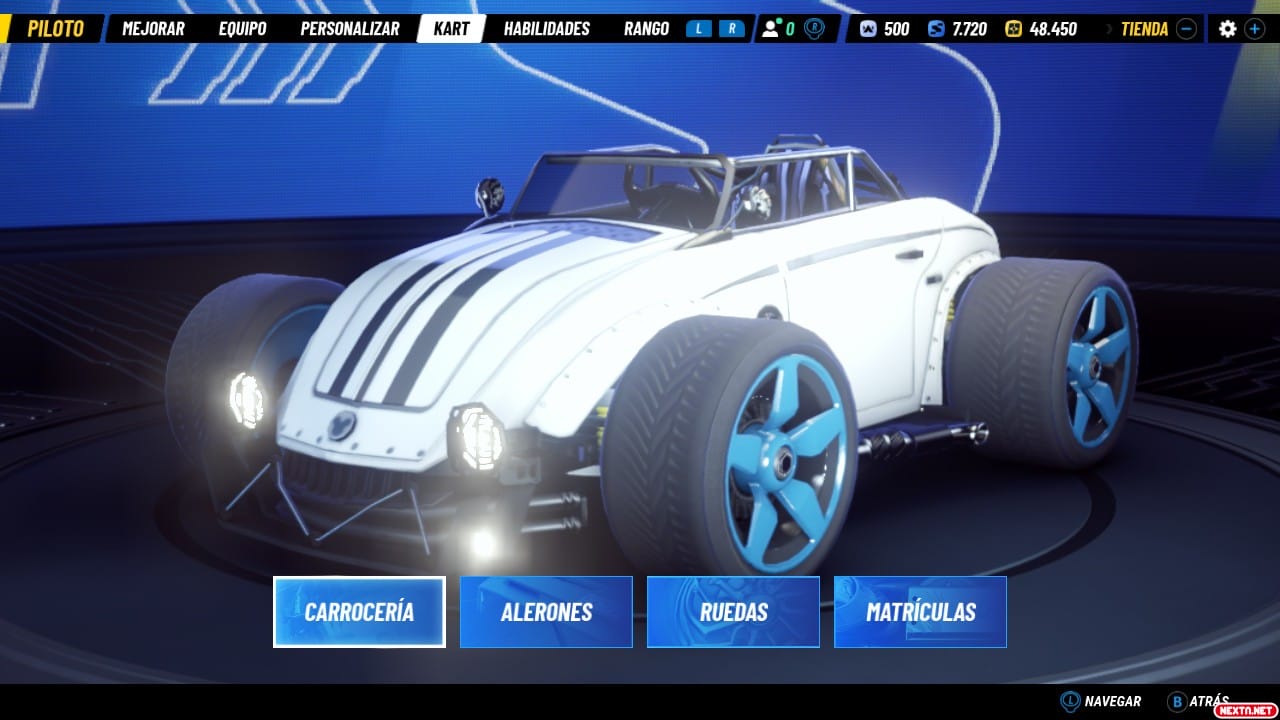Click the yellow credits icon showing 48.450
Screen dimensions: 1280x720
[x=1015, y=28]
